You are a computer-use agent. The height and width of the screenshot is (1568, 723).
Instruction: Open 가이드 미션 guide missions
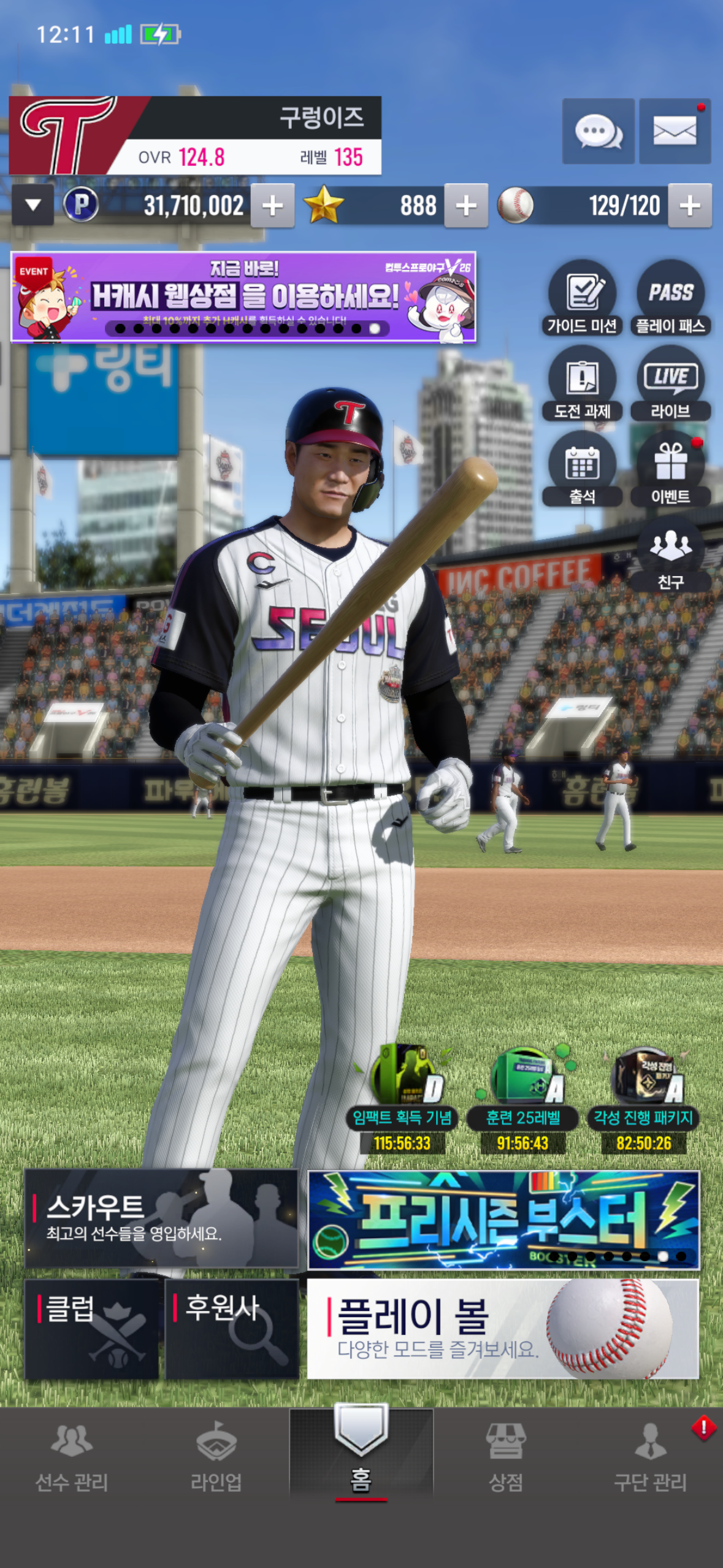[x=582, y=299]
